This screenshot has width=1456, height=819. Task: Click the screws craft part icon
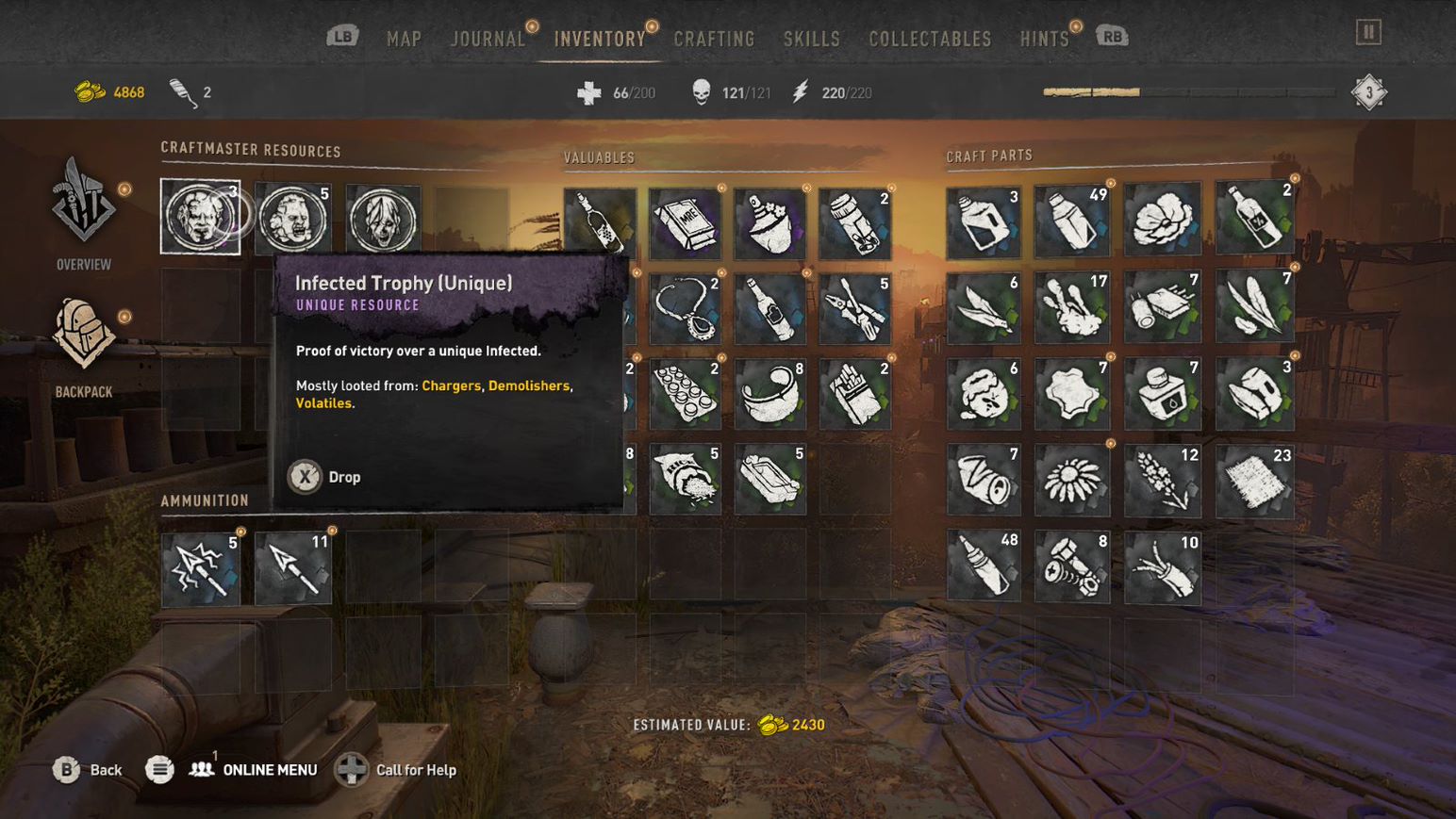click(1072, 565)
